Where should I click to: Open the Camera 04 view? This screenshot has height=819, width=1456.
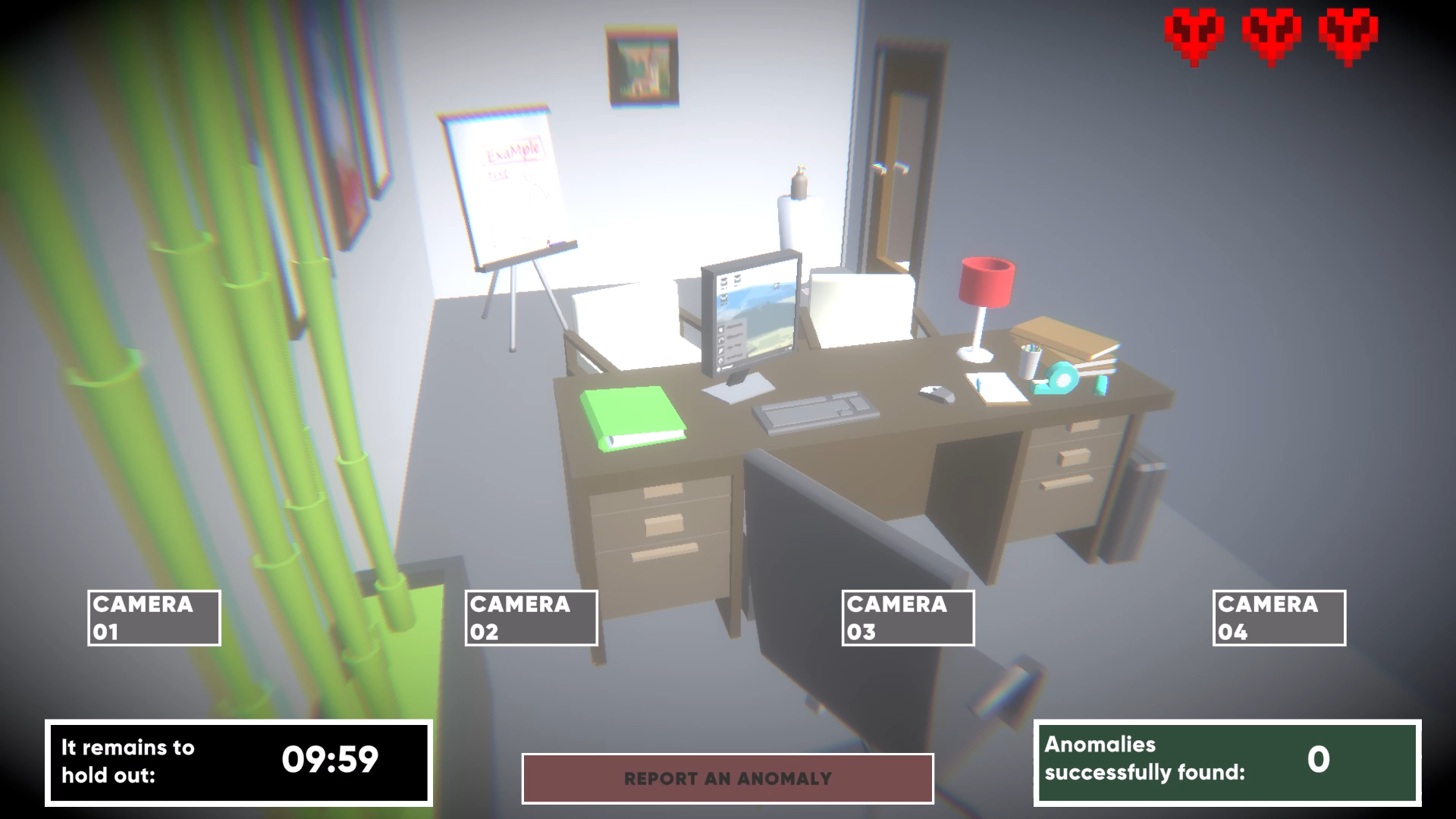(1279, 617)
